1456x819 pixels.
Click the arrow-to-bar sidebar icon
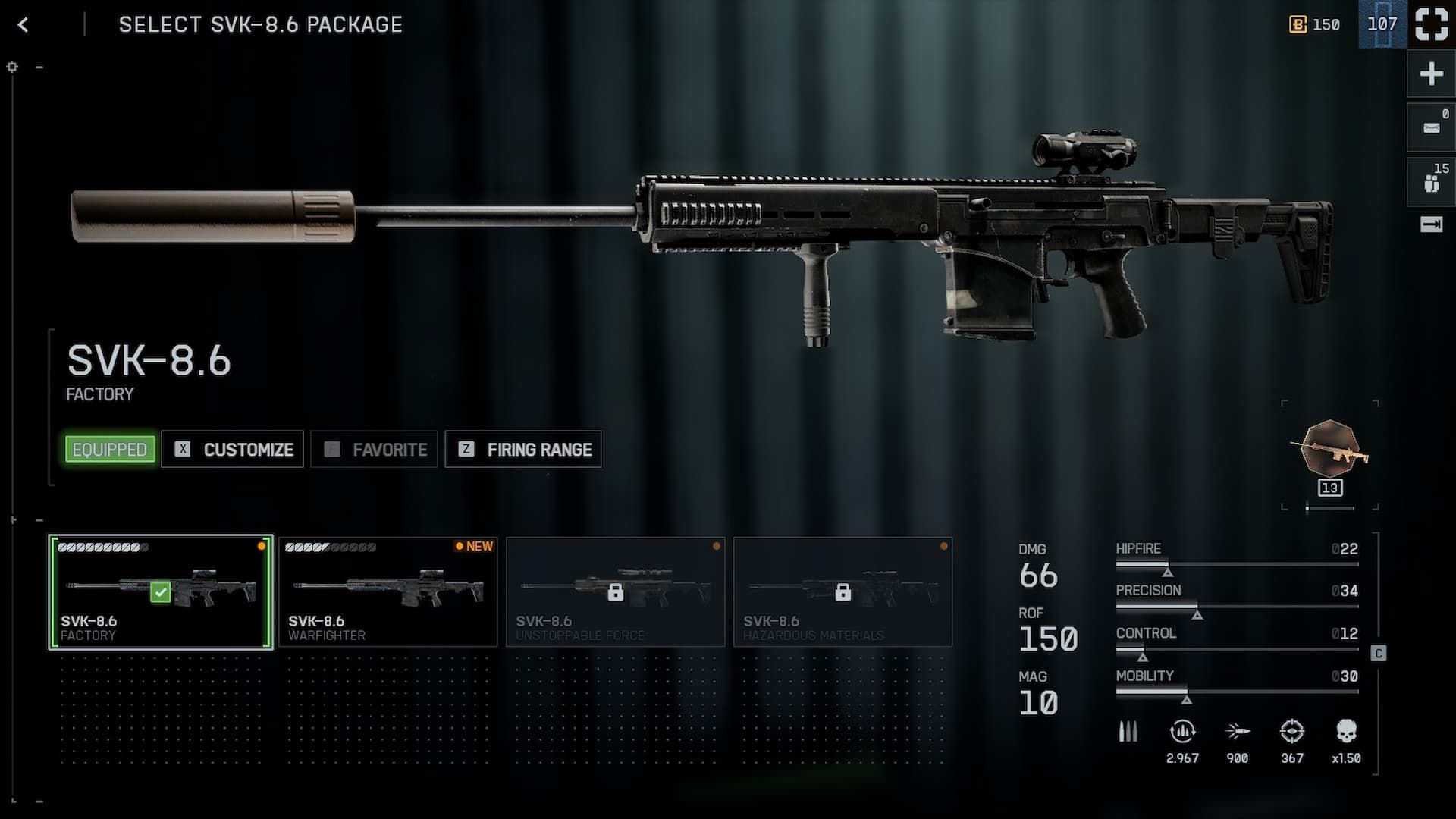click(1431, 224)
